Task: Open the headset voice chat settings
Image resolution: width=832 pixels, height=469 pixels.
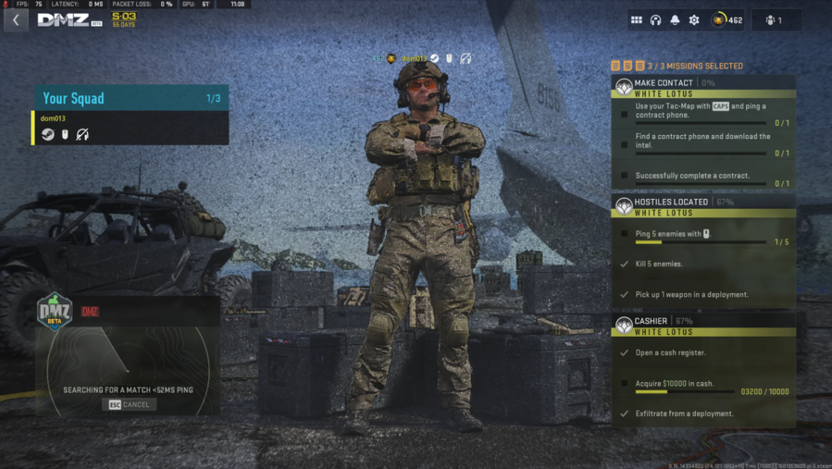Action: pos(655,20)
